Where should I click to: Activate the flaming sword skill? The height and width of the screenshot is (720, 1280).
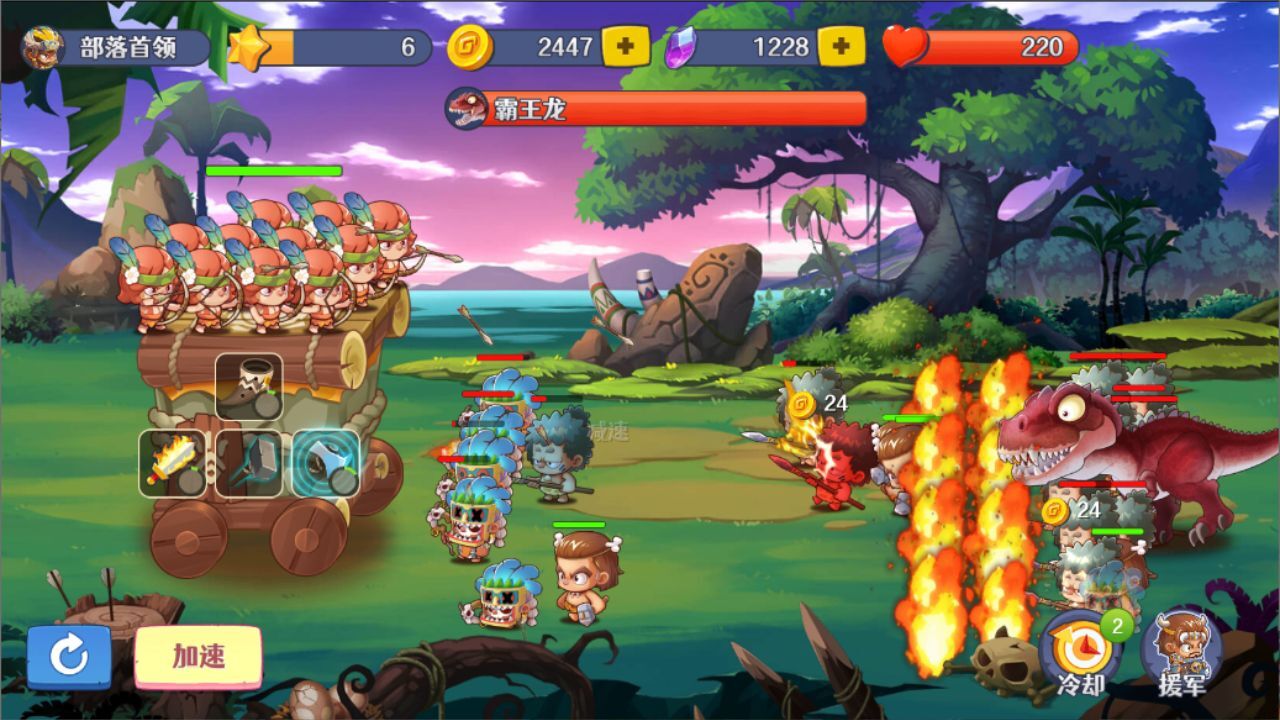tap(172, 463)
